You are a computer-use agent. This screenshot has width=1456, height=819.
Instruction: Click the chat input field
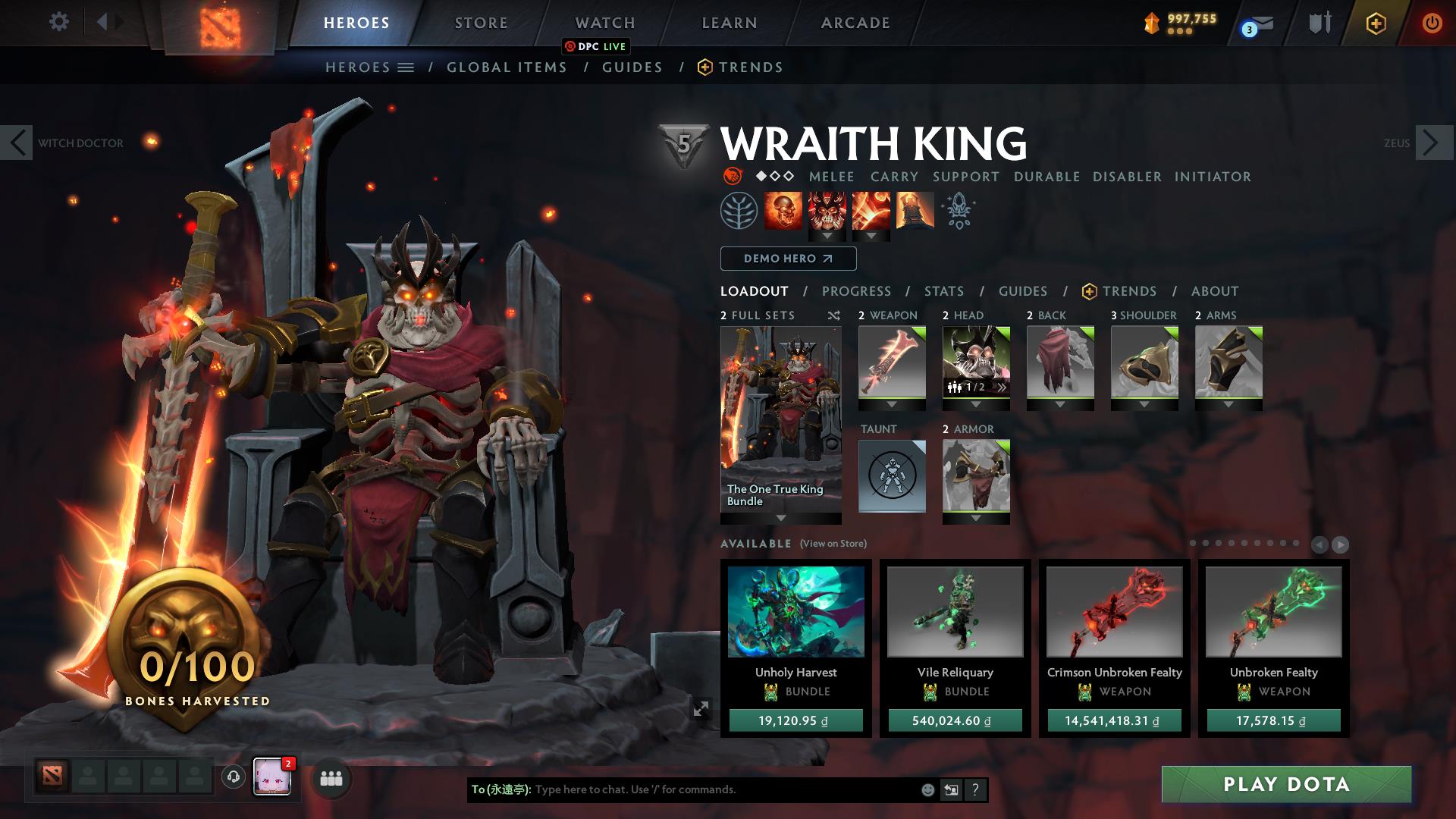pyautogui.click(x=682, y=789)
